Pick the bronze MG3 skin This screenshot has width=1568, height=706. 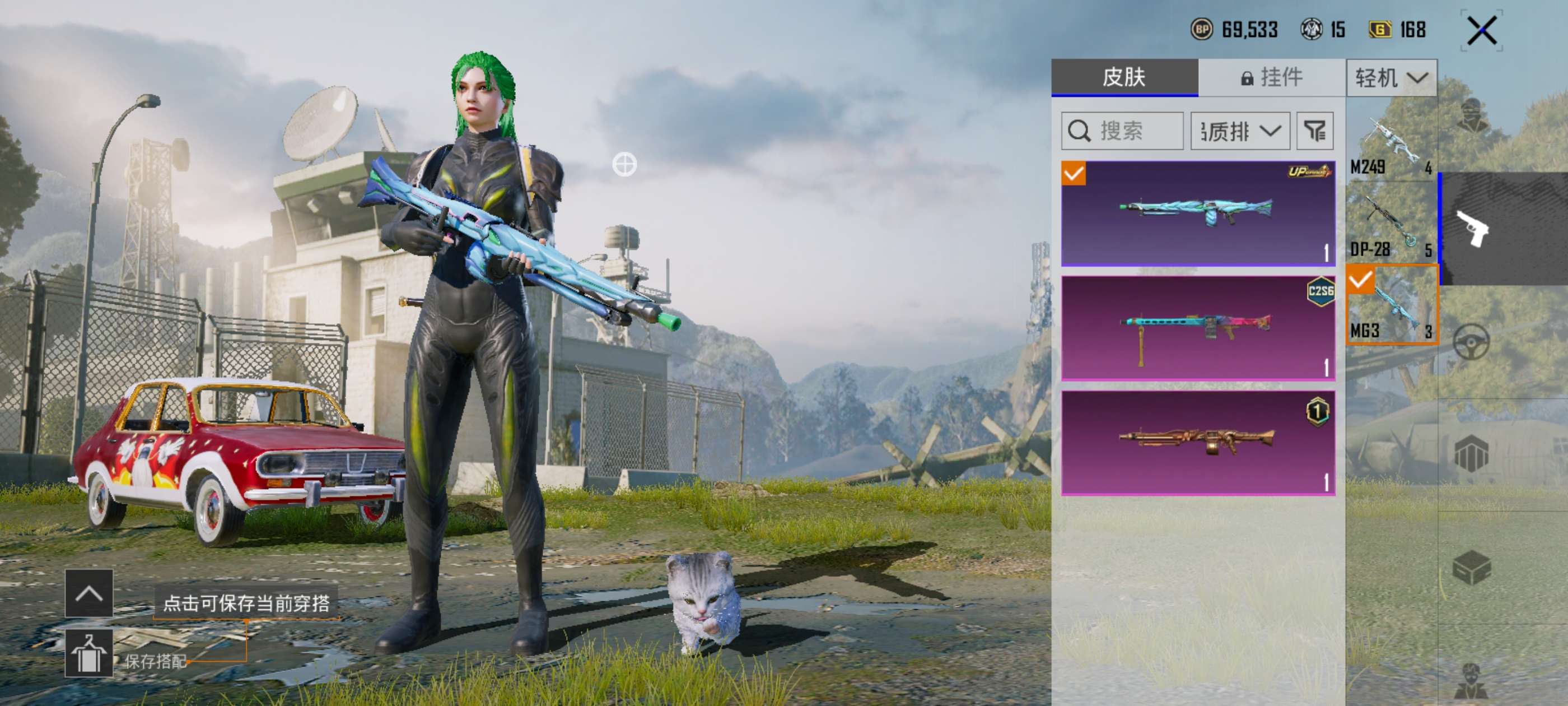coord(1197,443)
